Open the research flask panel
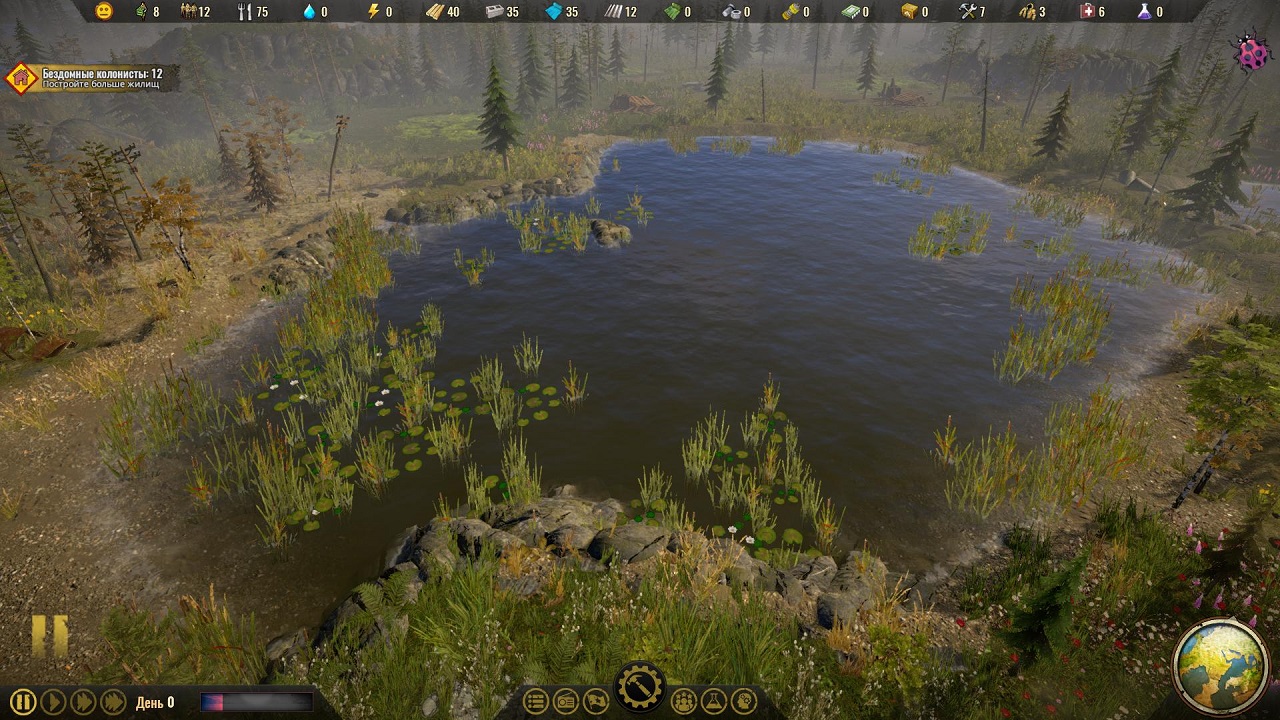 (x=713, y=701)
